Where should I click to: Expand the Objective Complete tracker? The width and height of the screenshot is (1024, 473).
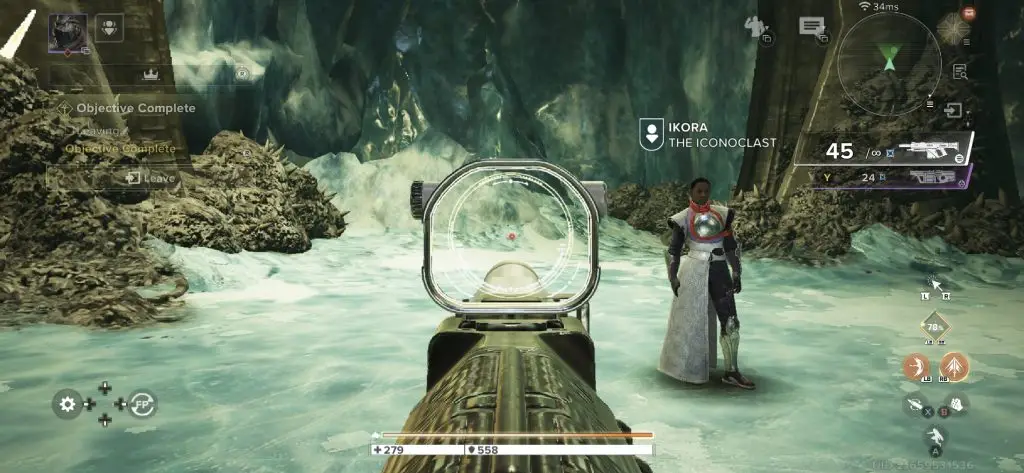[x=130, y=108]
